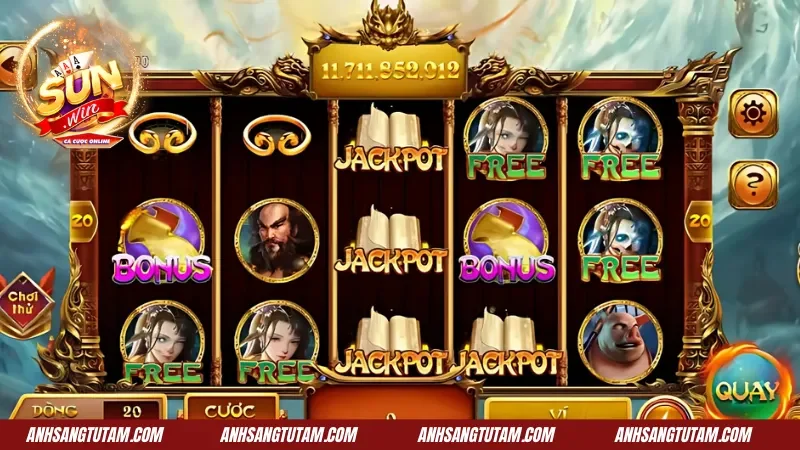Activate the Chơi thử trial mode
800x450 pixels.
click(x=28, y=302)
